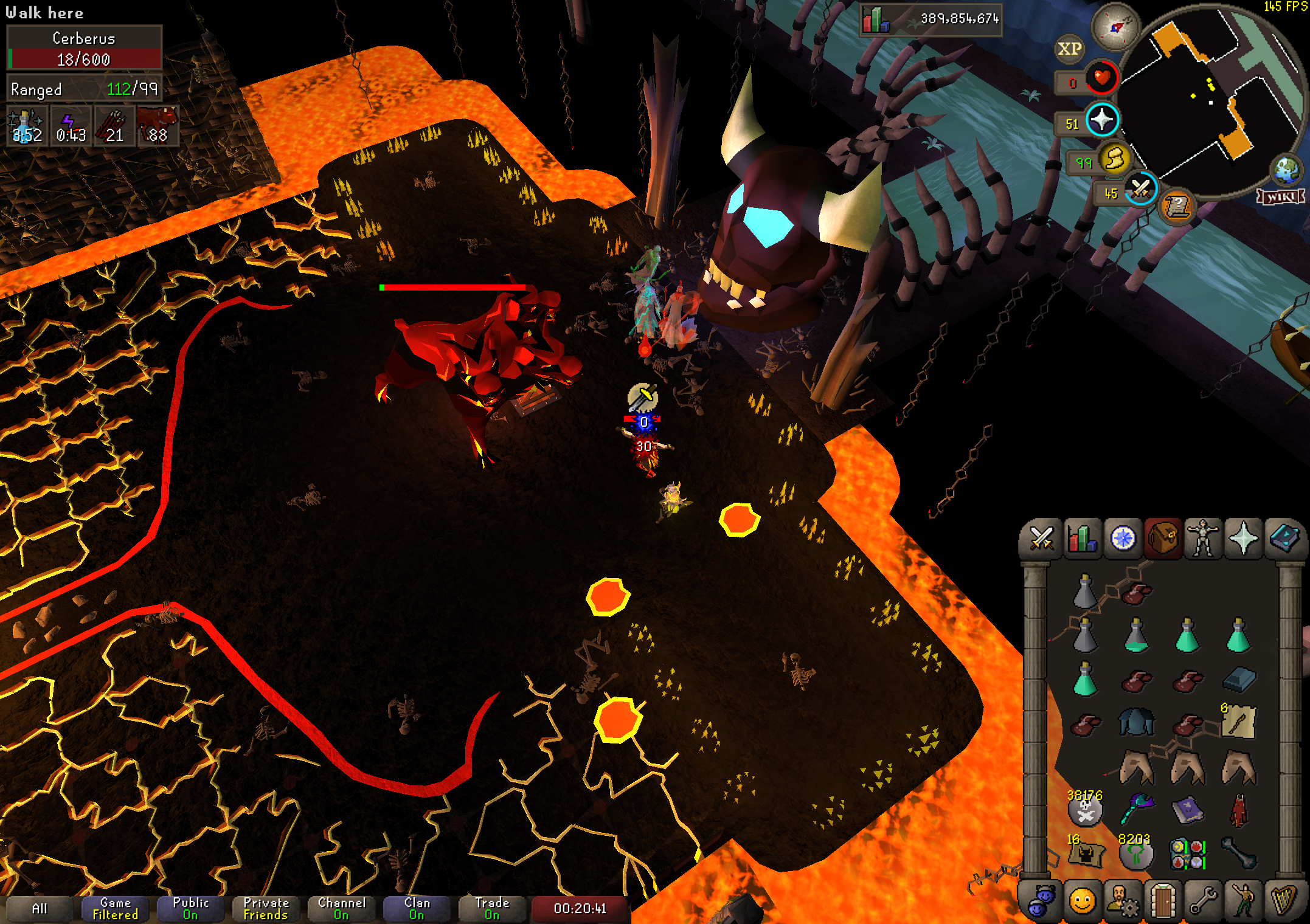The width and height of the screenshot is (1310, 924).
Task: Toggle run with the boot energy orb
Action: (x=1114, y=160)
